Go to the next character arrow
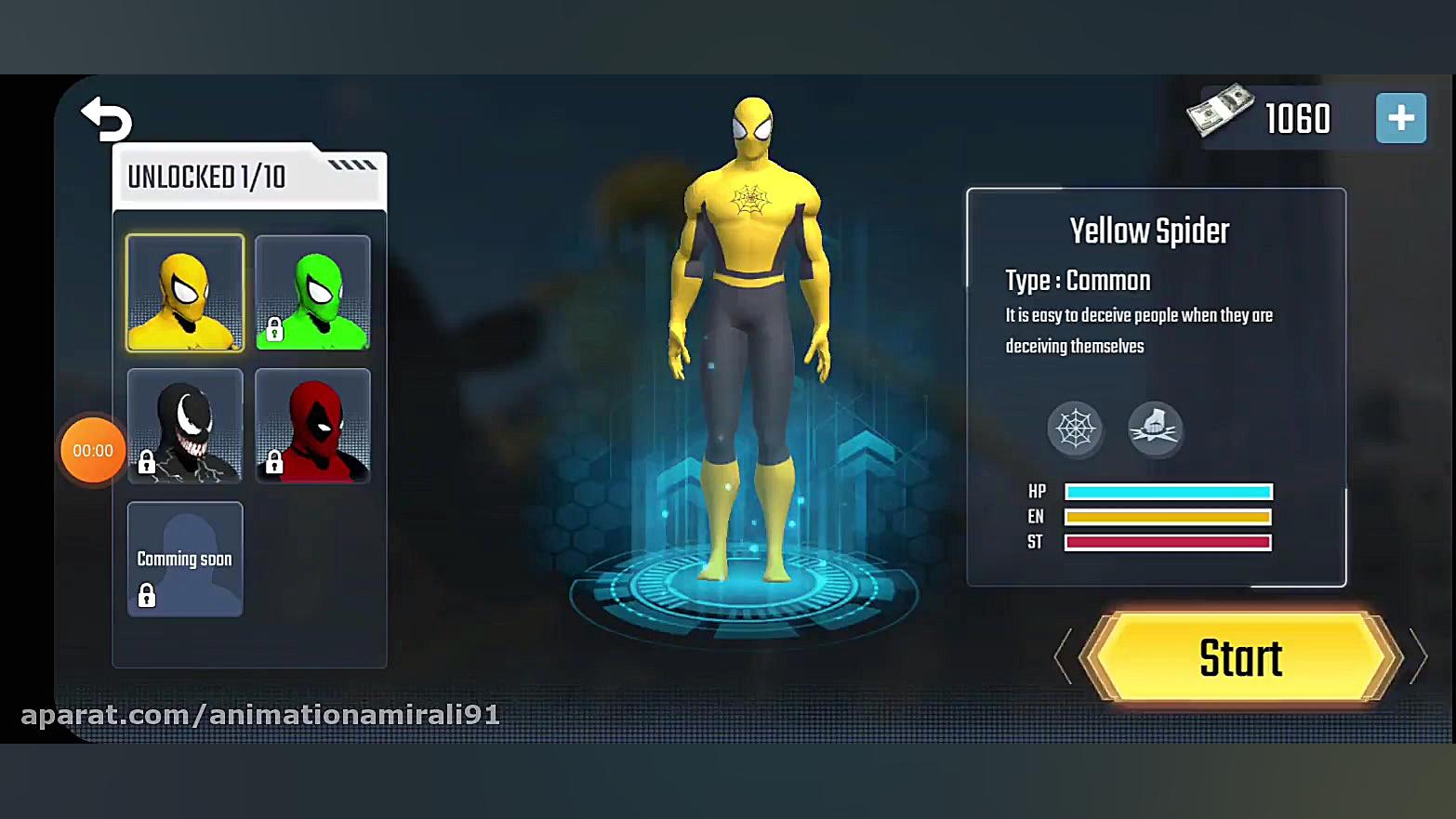Image resolution: width=1456 pixels, height=819 pixels. 1418,656
